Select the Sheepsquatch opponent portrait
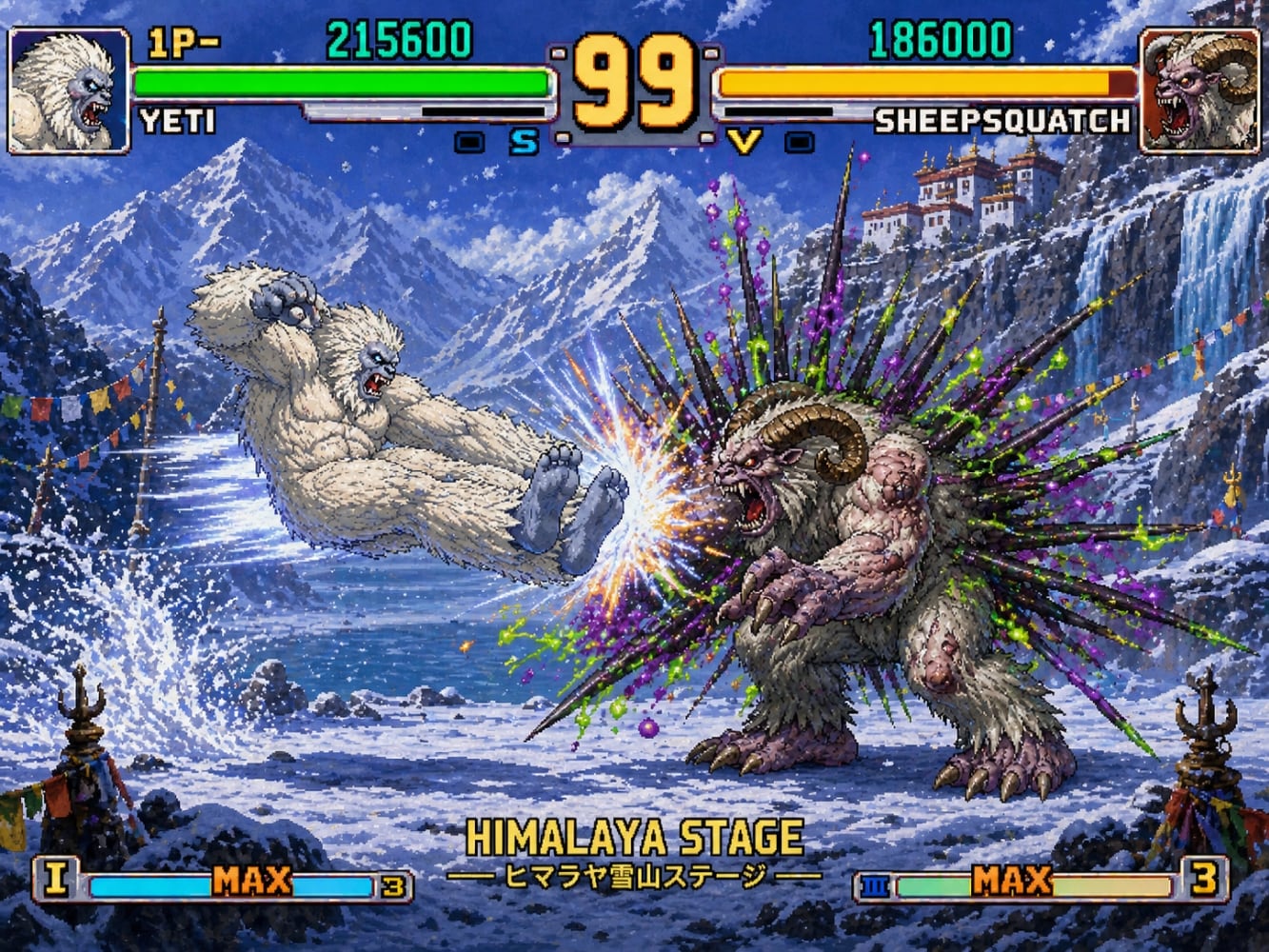The image size is (1269, 952). coord(1200,91)
